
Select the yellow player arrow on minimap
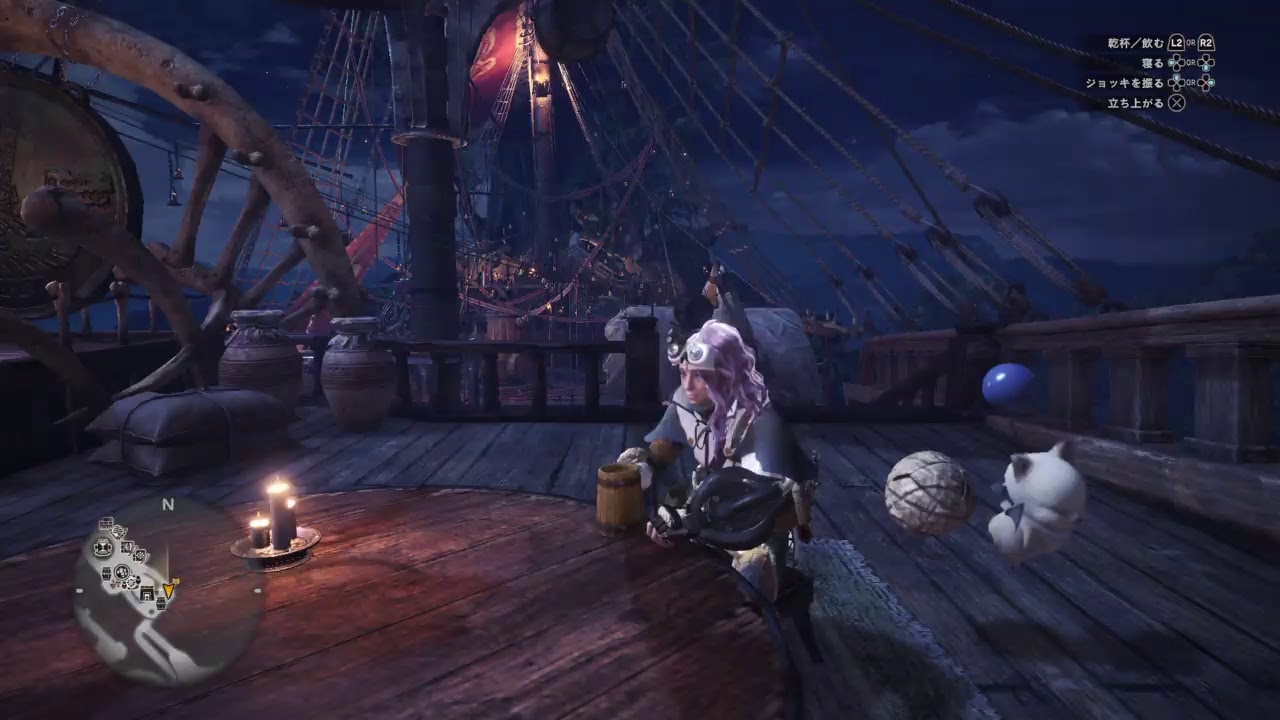tap(169, 589)
